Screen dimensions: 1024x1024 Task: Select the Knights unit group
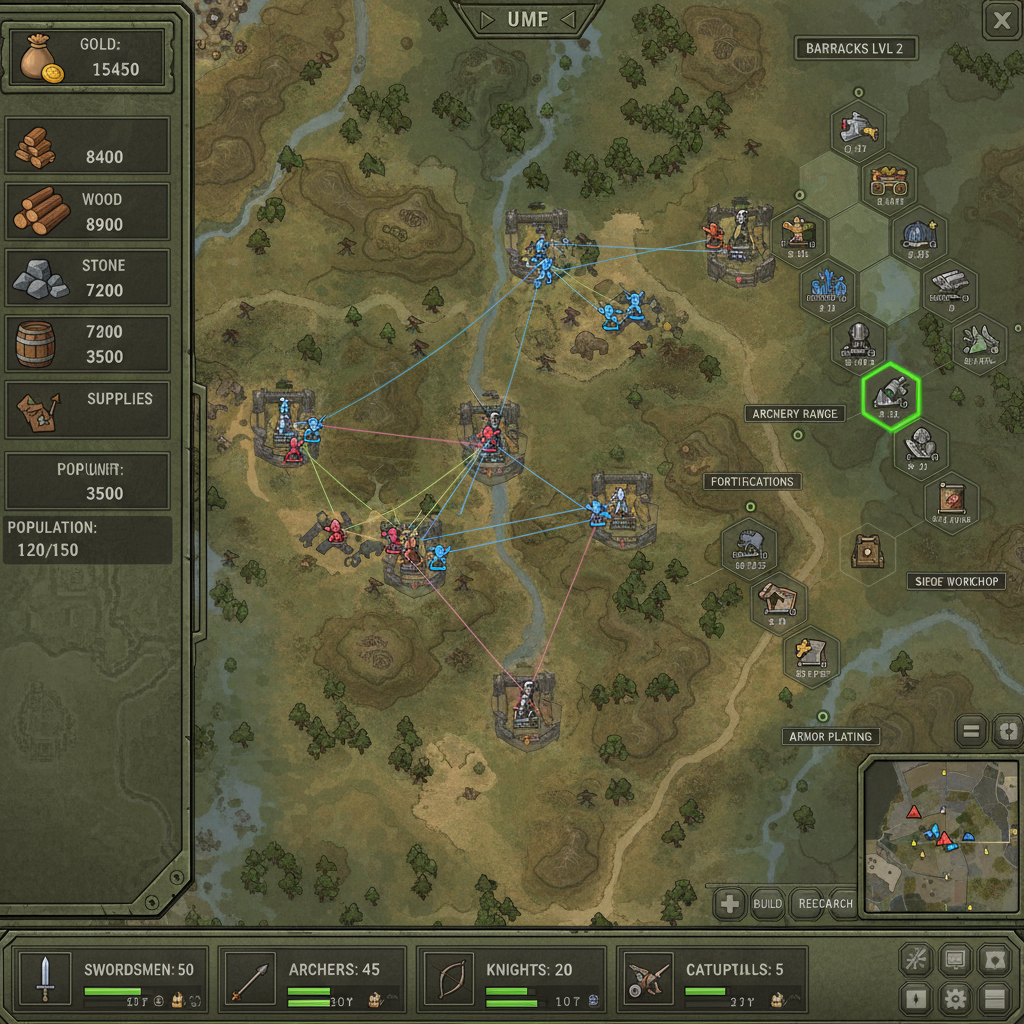pos(512,978)
